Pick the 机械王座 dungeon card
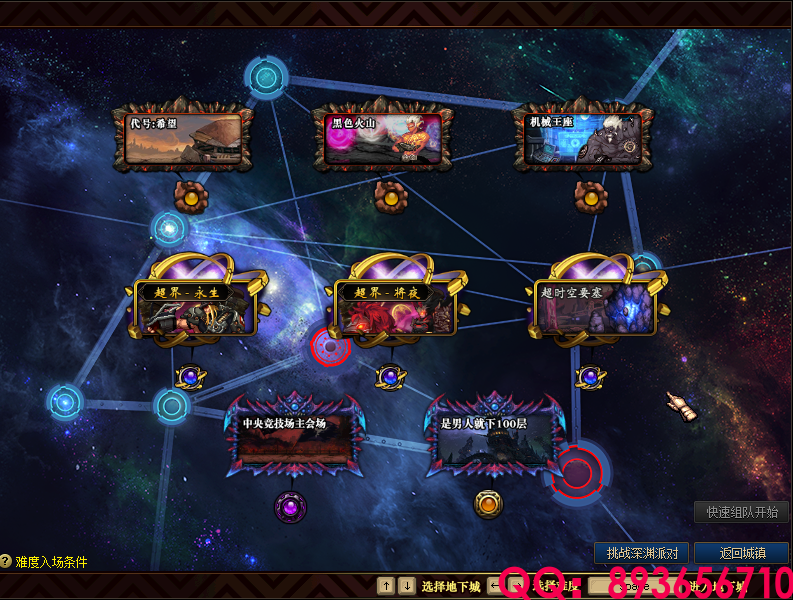This screenshot has height=600, width=793. 583,138
